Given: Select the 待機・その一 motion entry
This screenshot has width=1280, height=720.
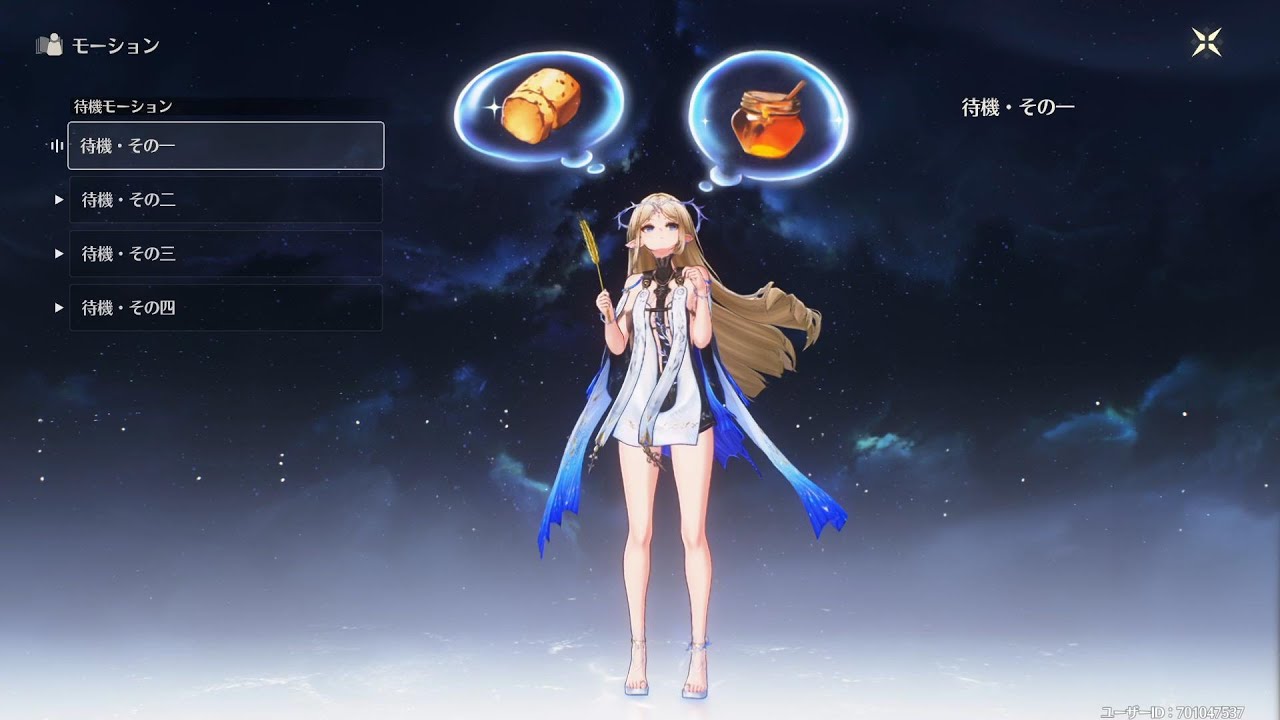Looking at the screenshot, I should click(225, 146).
